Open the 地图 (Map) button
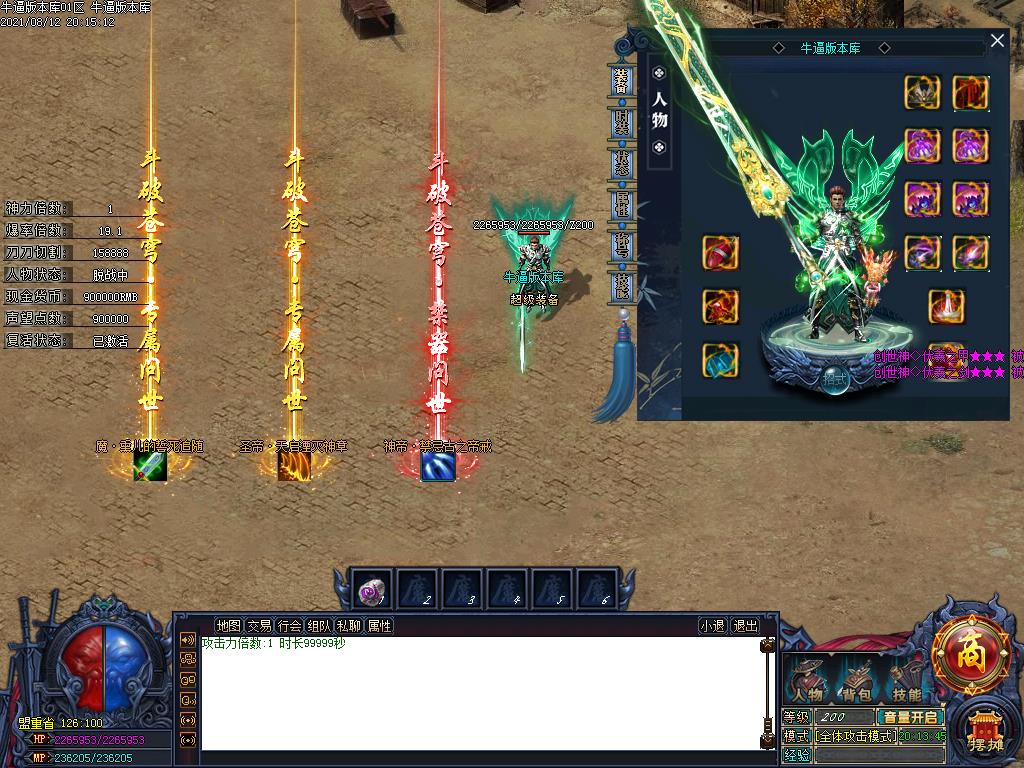Screen dimensions: 1024x768 (x=229, y=626)
